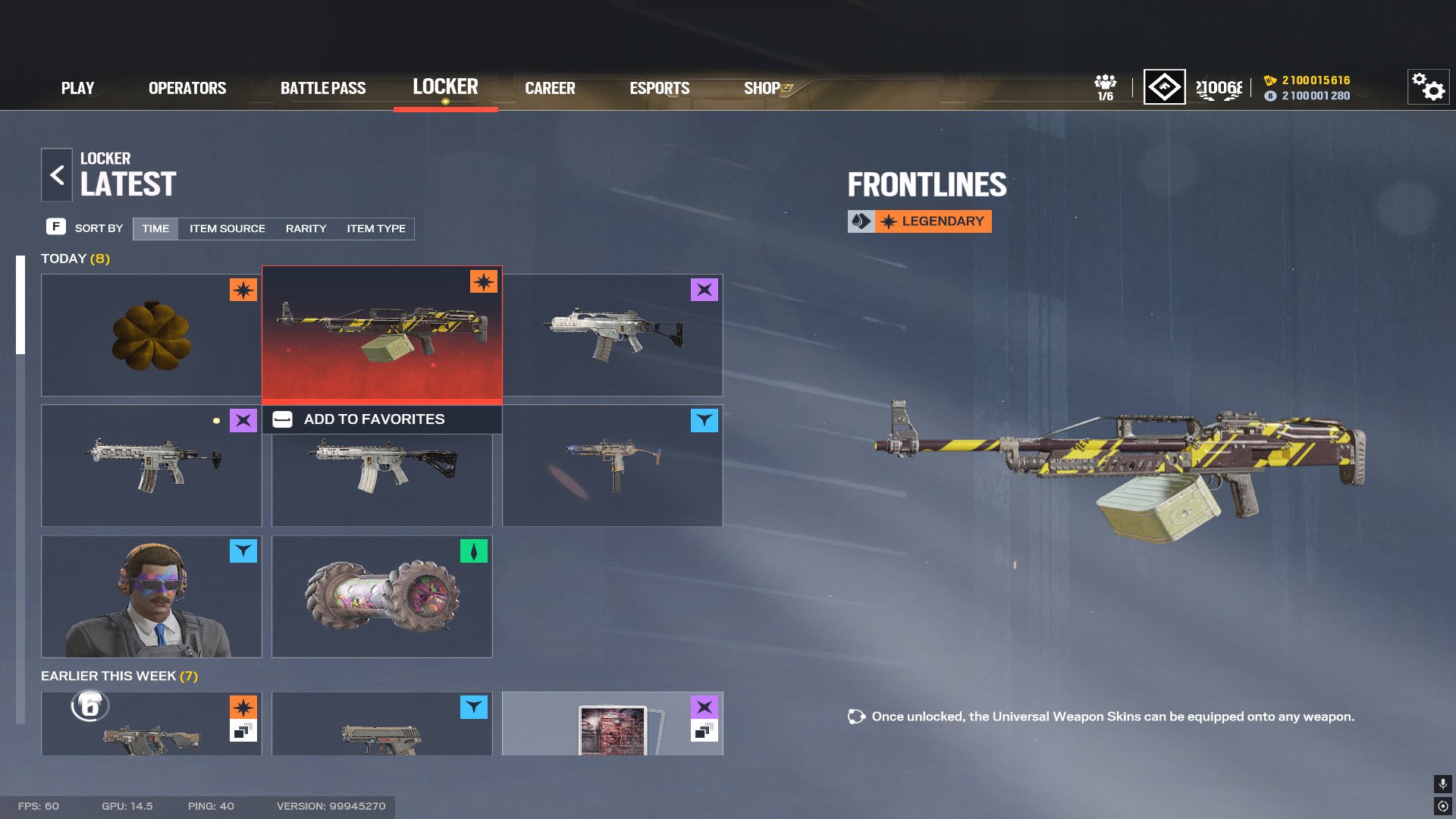The height and width of the screenshot is (819, 1456).
Task: Go to the BATTLE PASS screen
Action: coord(323,88)
